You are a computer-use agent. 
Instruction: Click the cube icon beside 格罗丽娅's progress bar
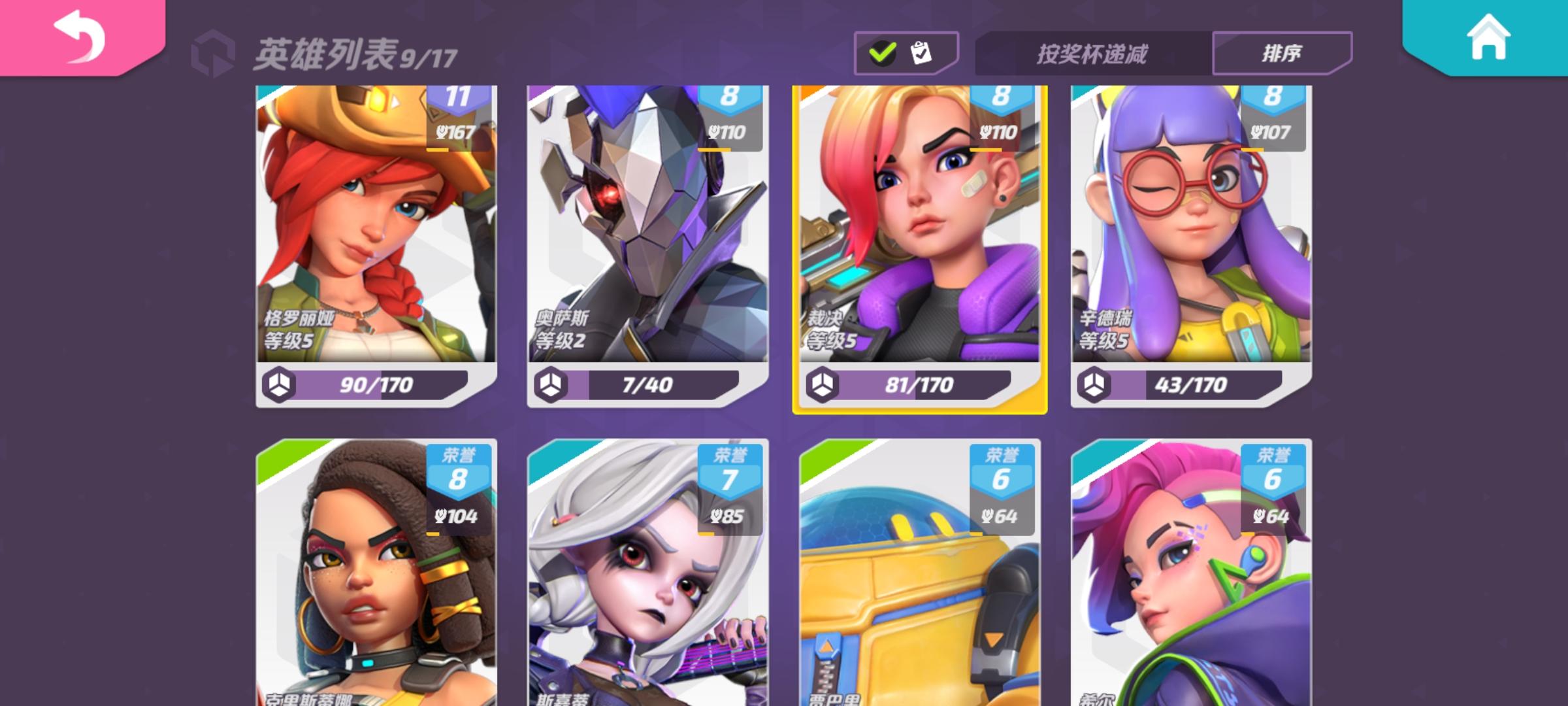pos(280,386)
